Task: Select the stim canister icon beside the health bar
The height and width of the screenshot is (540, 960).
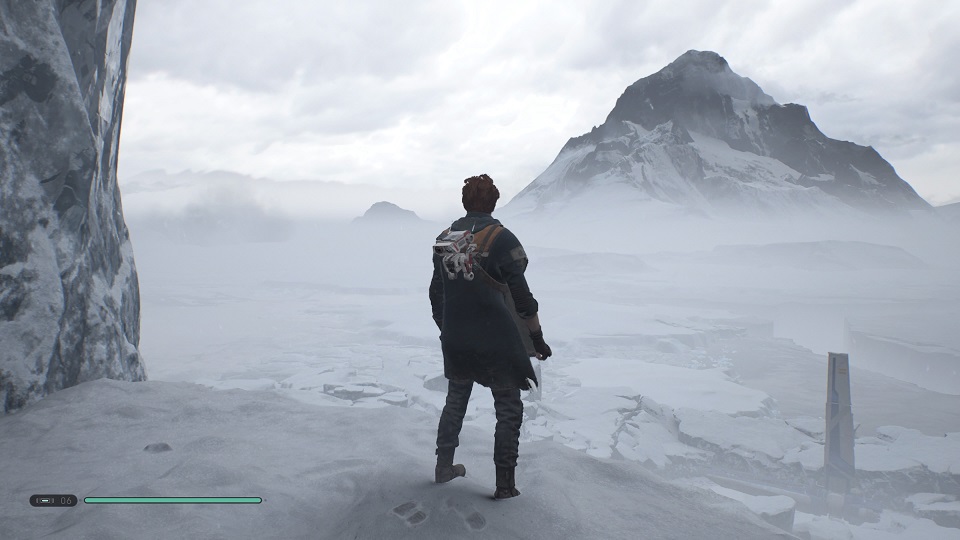Action: (x=44, y=500)
